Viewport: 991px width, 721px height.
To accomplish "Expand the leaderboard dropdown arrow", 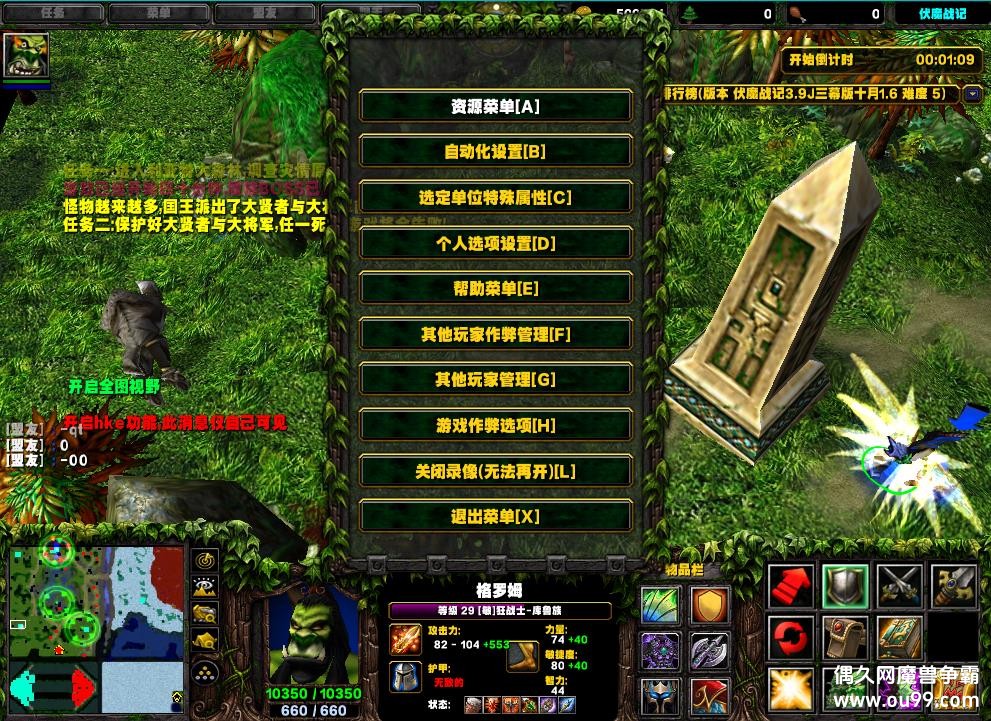I will pos(973,94).
